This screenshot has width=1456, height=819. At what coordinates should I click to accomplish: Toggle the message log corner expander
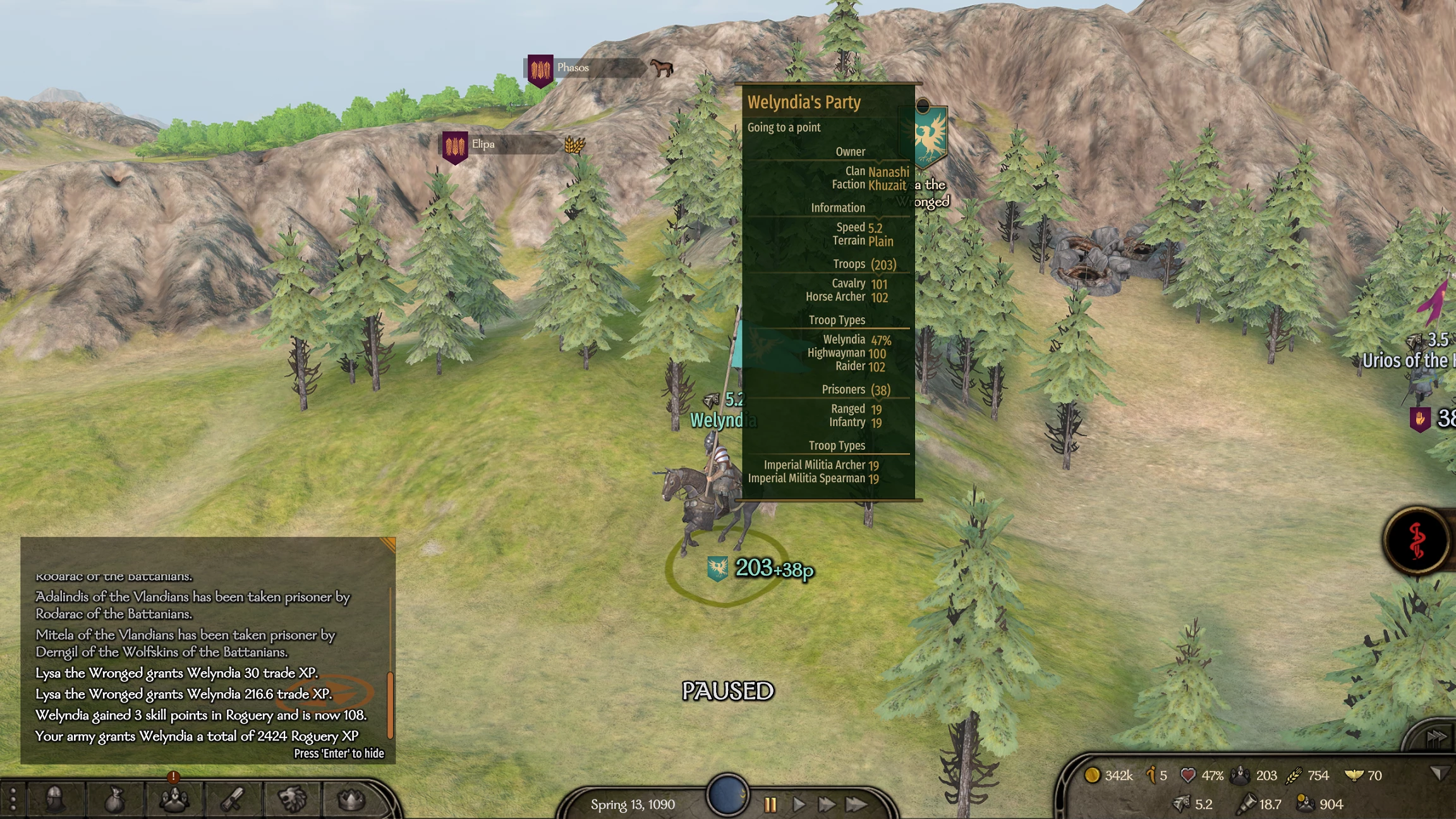pyautogui.click(x=387, y=544)
